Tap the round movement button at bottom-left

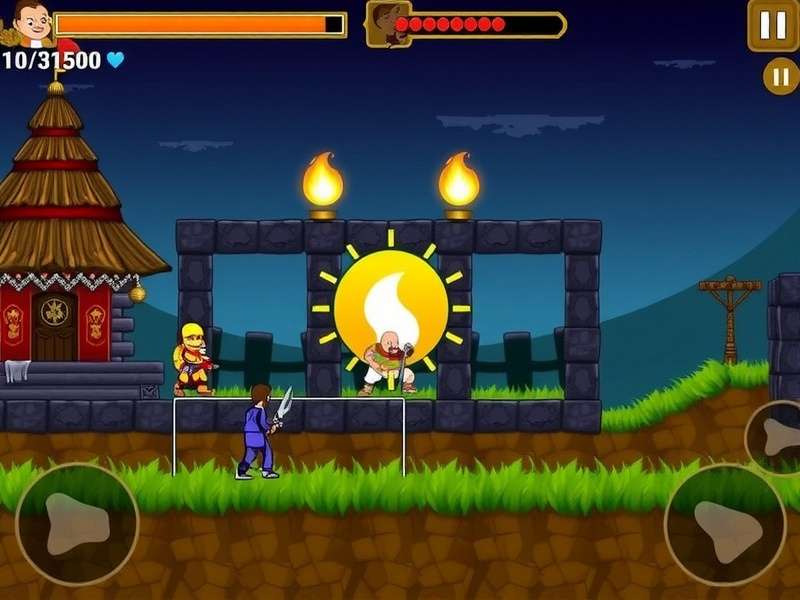[x=77, y=524]
